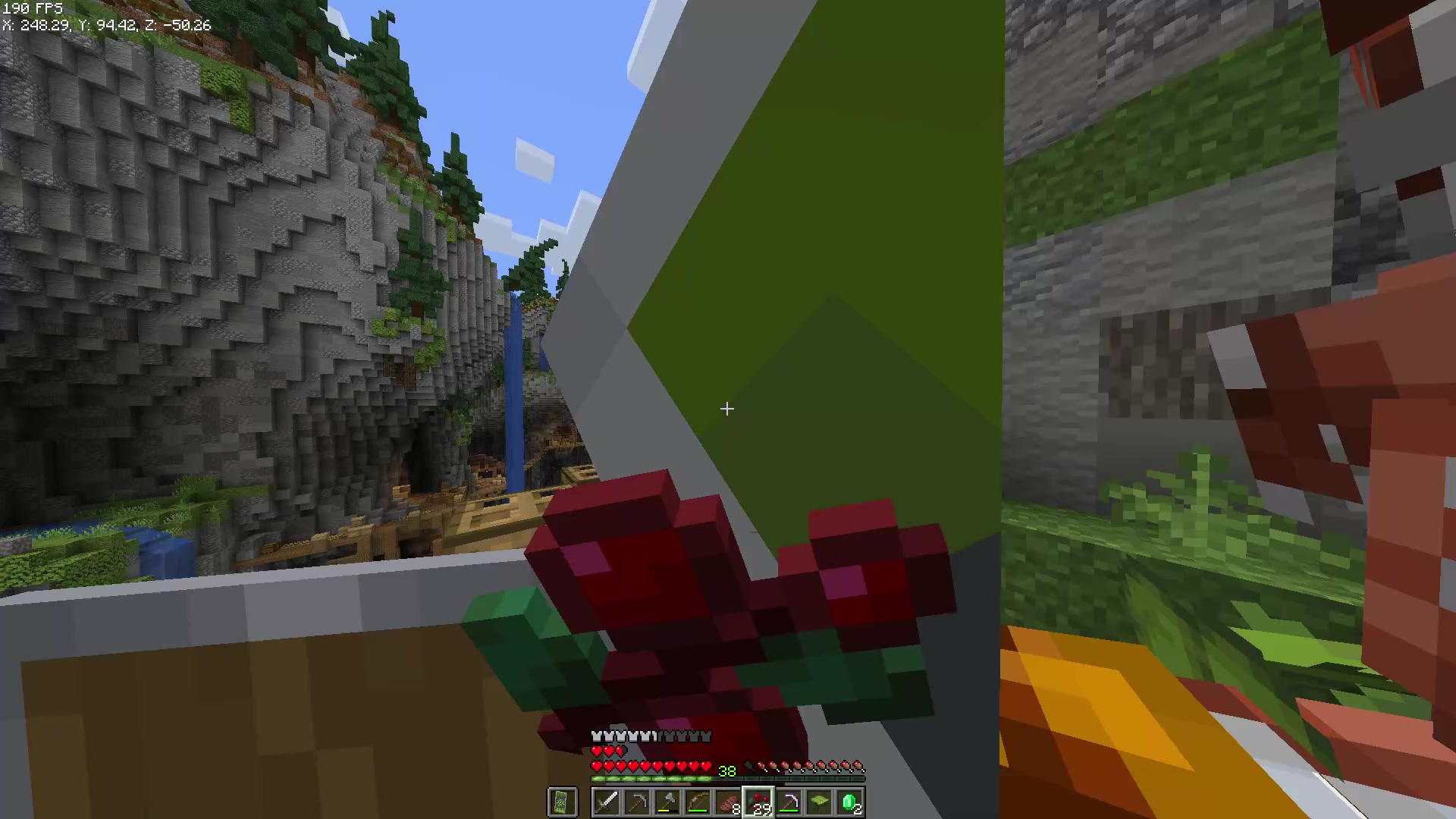Click the lily pad hotbar slot

point(821,802)
